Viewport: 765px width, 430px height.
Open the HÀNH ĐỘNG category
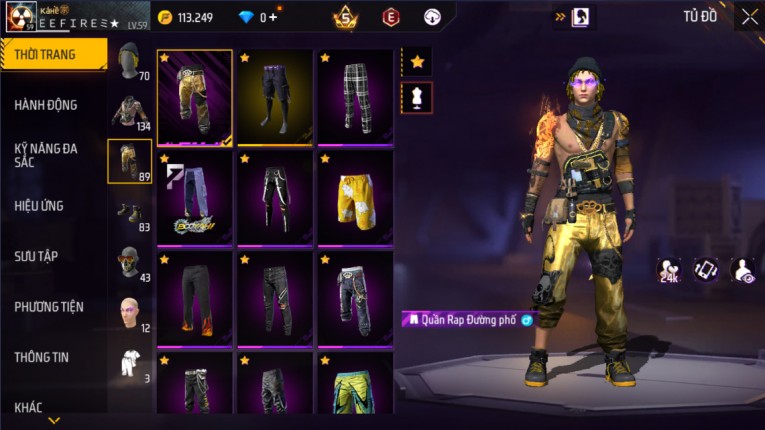46,105
